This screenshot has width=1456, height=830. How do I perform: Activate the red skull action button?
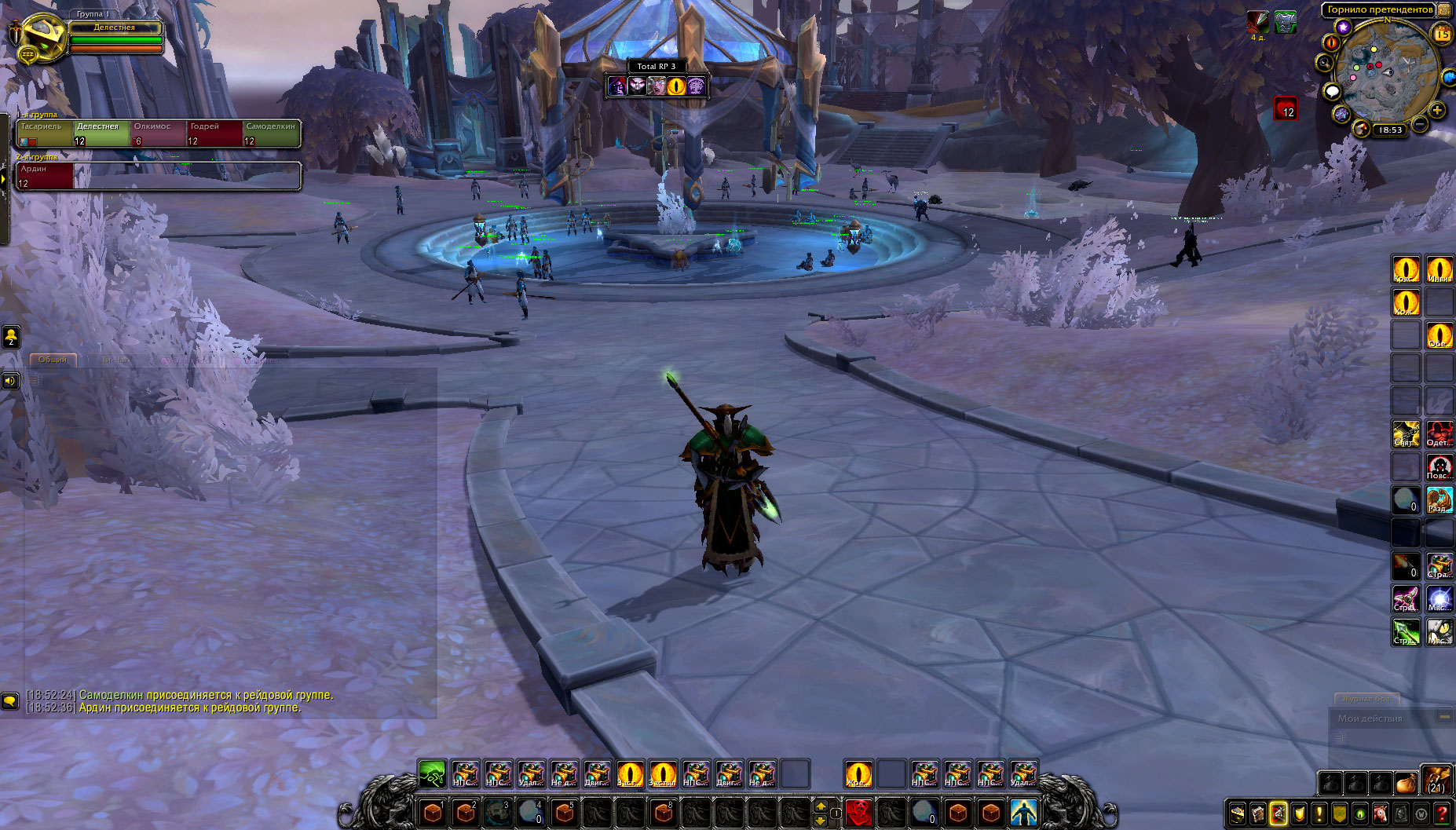858,811
